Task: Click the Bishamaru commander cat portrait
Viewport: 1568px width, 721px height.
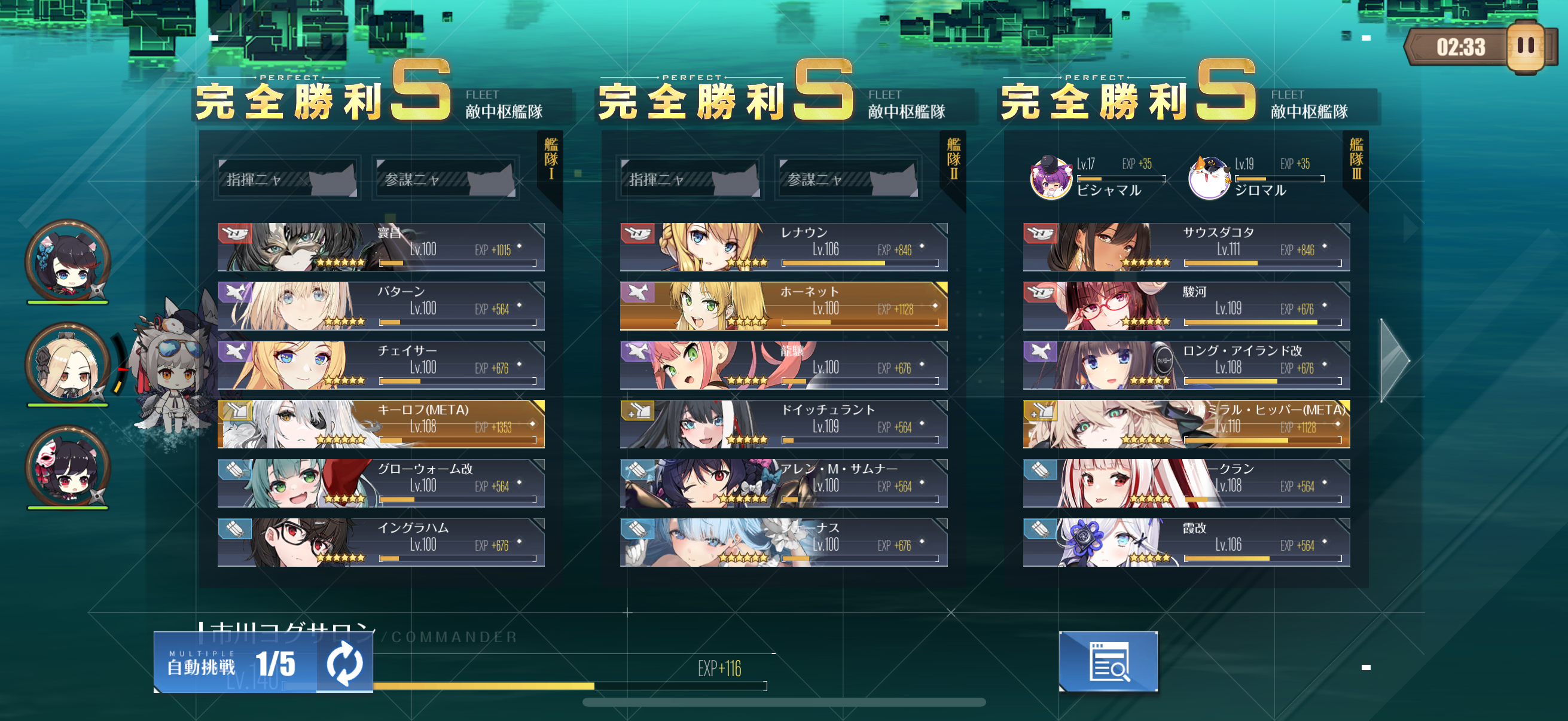Action: (x=1051, y=178)
